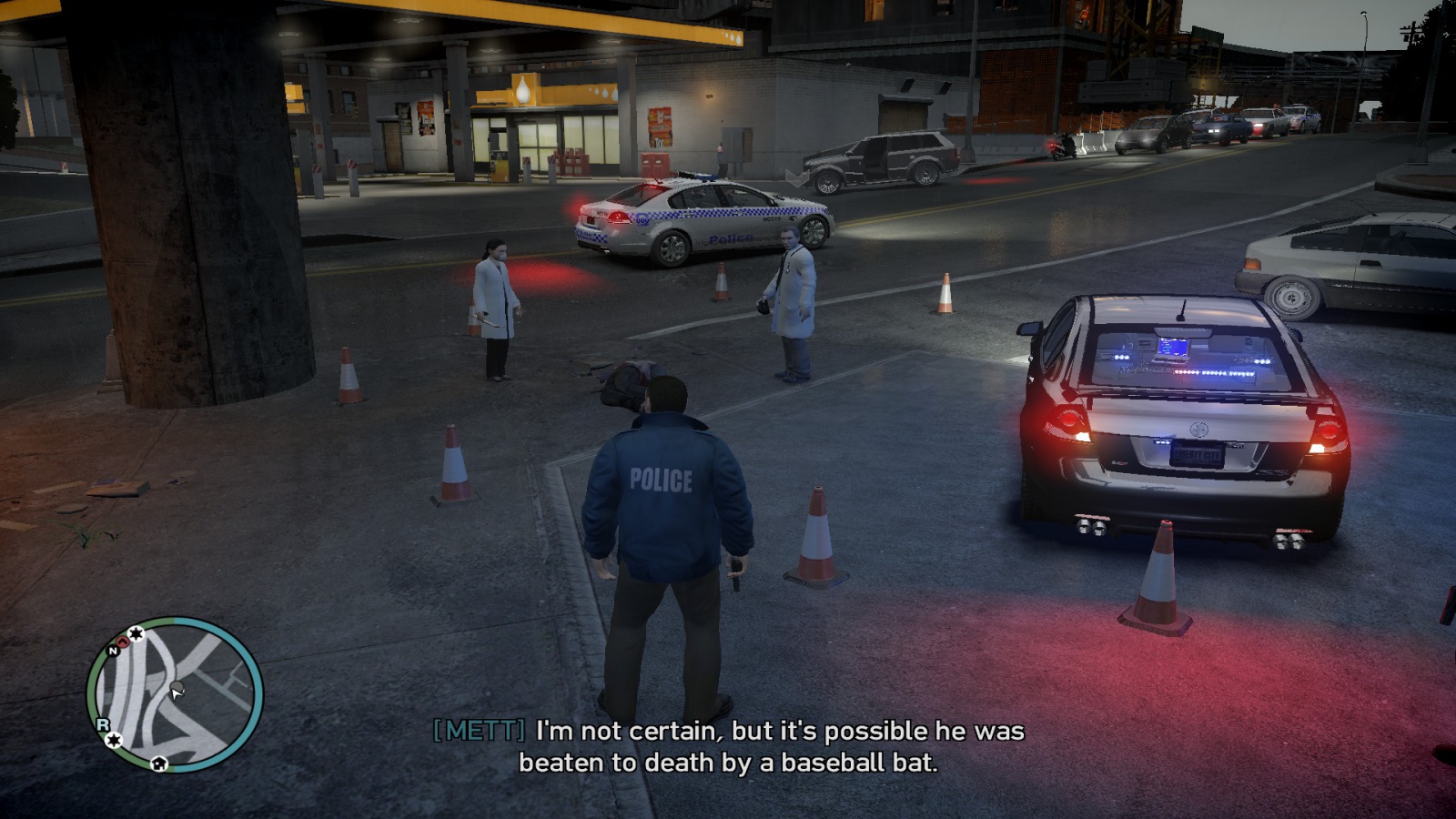This screenshot has height=819, width=1456.
Task: Click the police star blip below the R marker
Action: 114,740
